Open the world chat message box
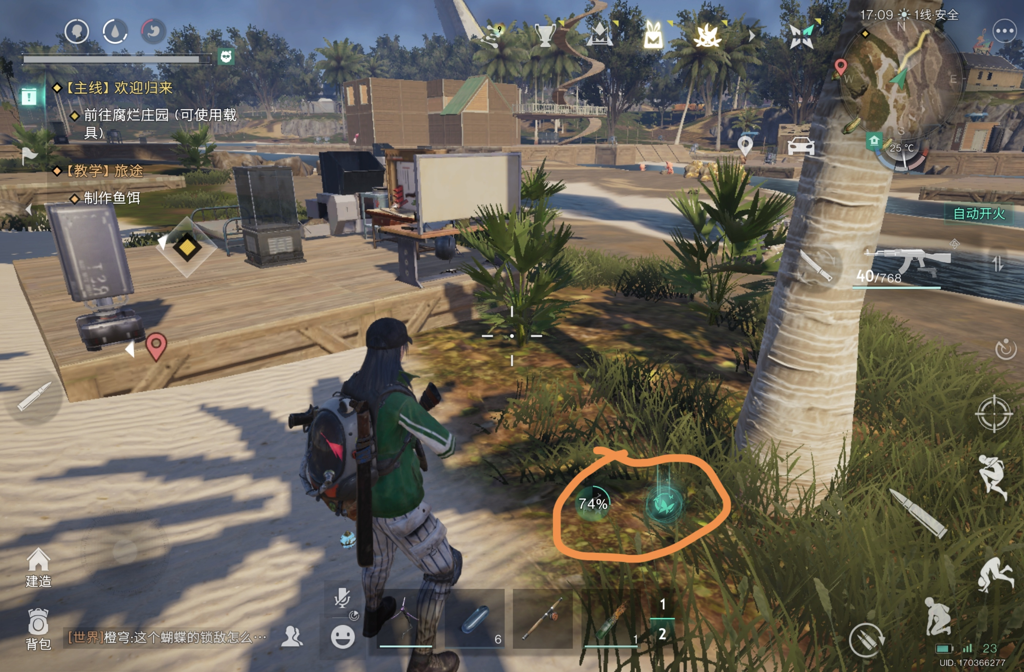The width and height of the screenshot is (1024, 672). pyautogui.click(x=167, y=636)
